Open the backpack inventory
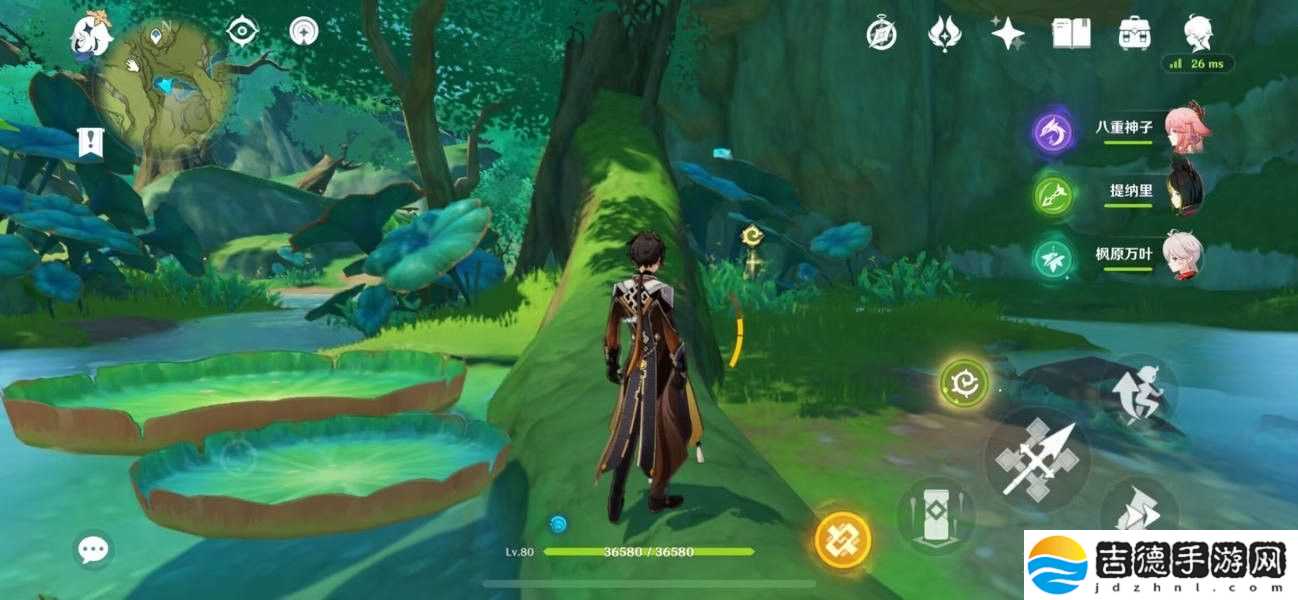Viewport: 1298px width, 600px height. pos(1134,34)
